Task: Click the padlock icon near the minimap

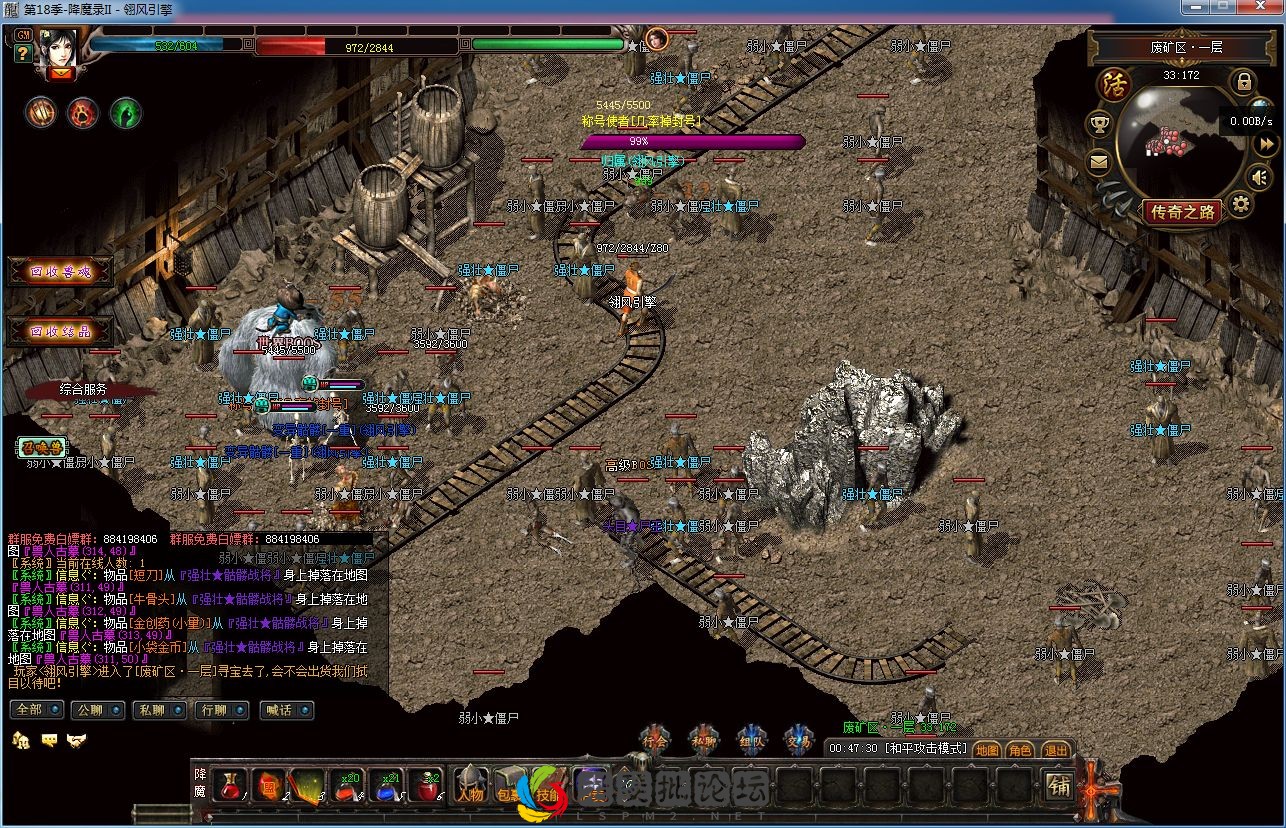Action: [x=1243, y=82]
